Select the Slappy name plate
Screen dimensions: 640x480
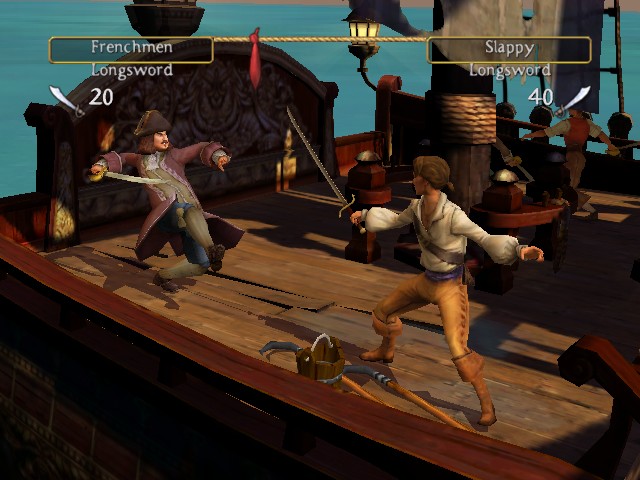click(x=509, y=49)
